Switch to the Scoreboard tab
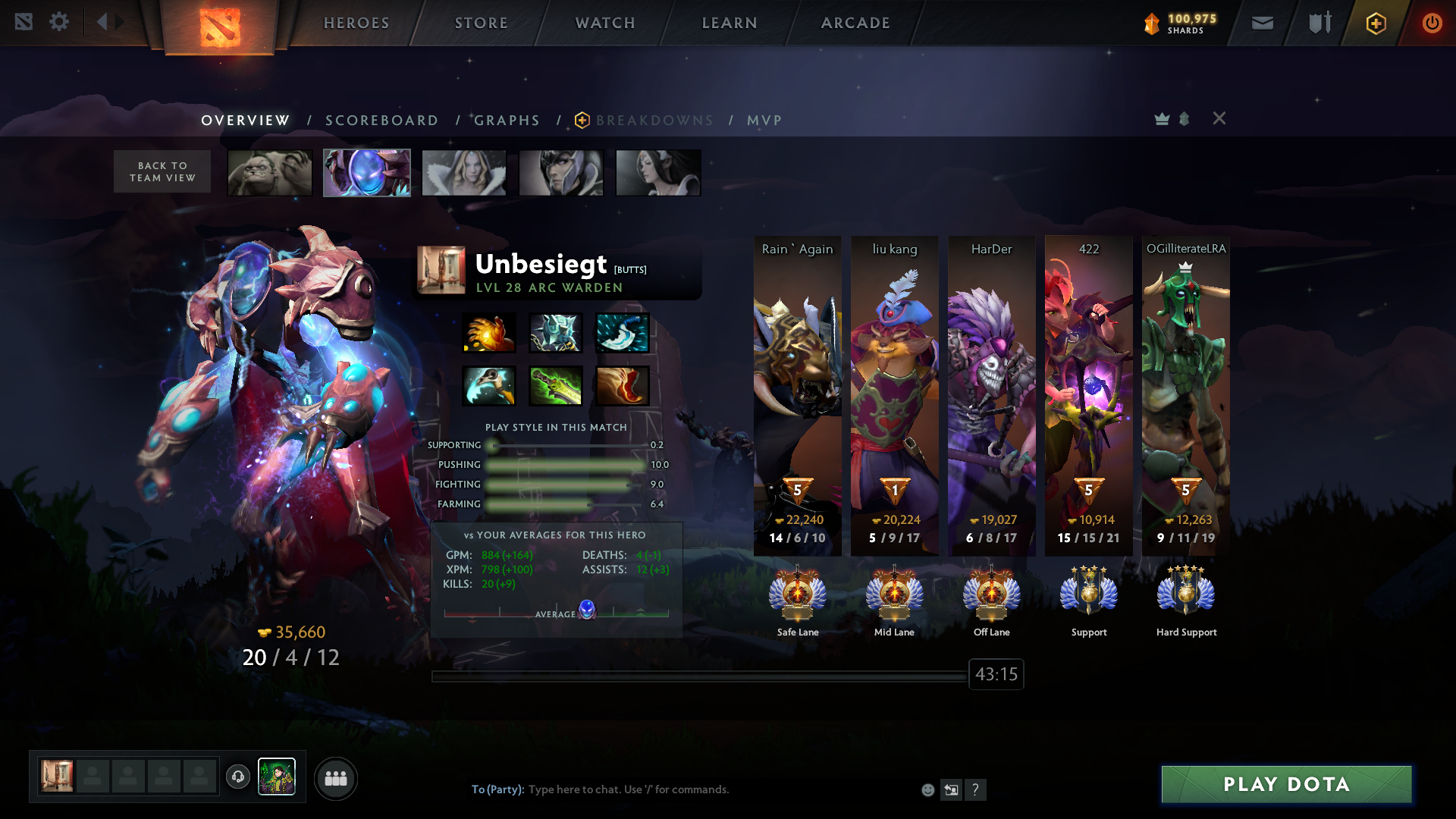This screenshot has height=819, width=1456. 381,121
